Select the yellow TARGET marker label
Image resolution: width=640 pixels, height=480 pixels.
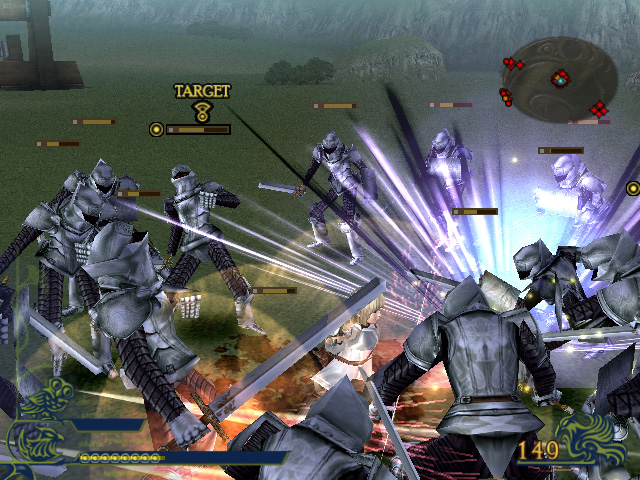(202, 91)
